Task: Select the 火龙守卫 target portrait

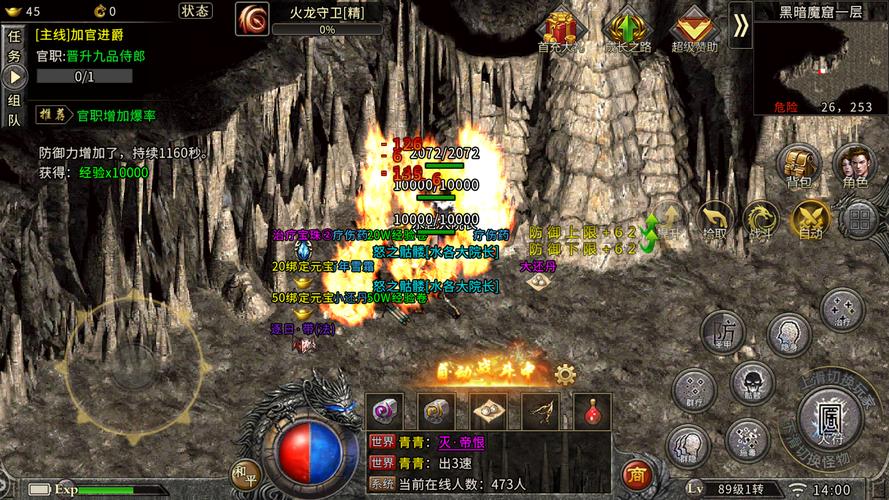Action: tap(251, 18)
